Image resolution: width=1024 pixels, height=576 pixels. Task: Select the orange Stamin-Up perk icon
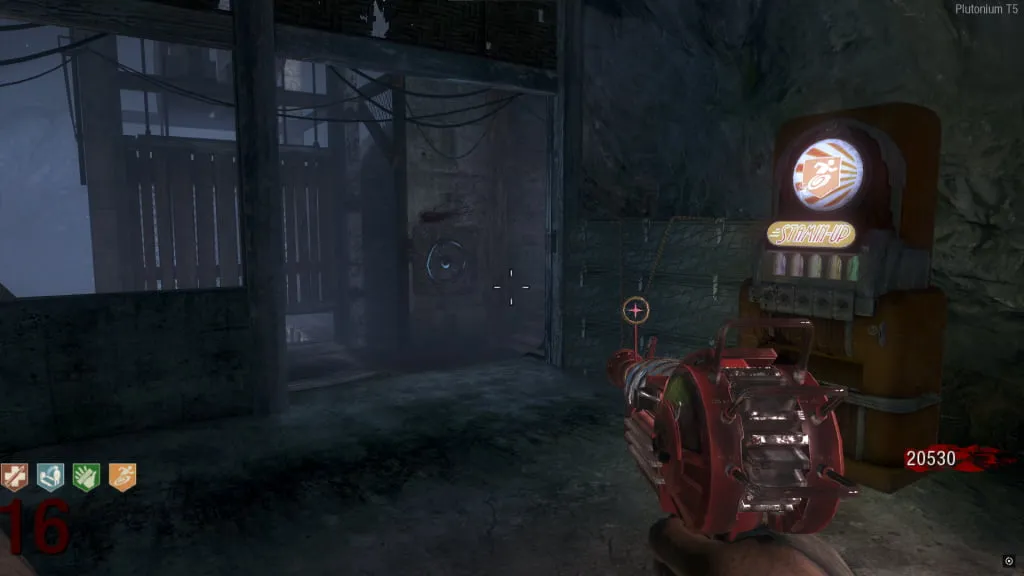point(122,478)
